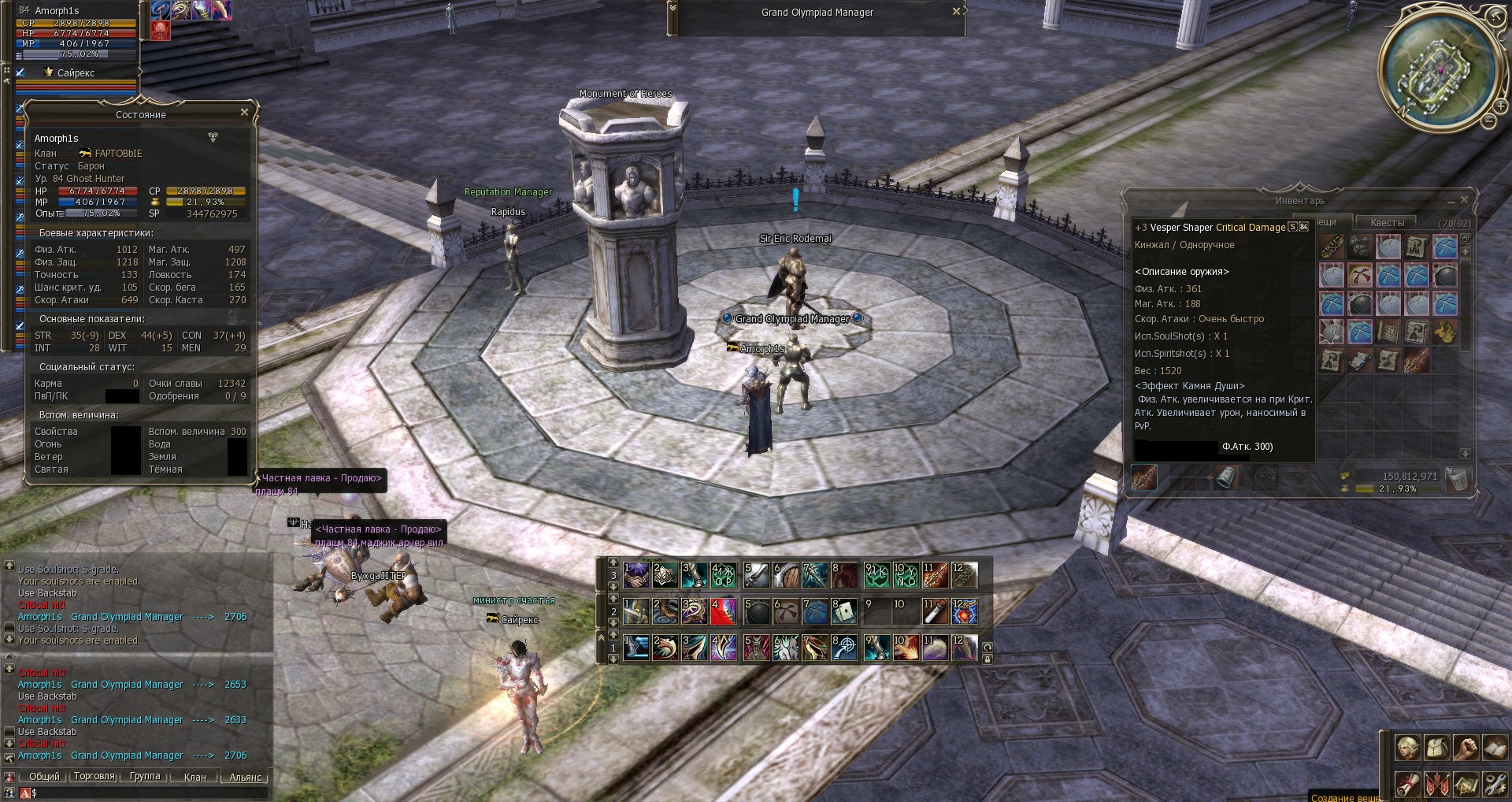
Task: Open the character portrait menu icon
Action: point(1407,747)
